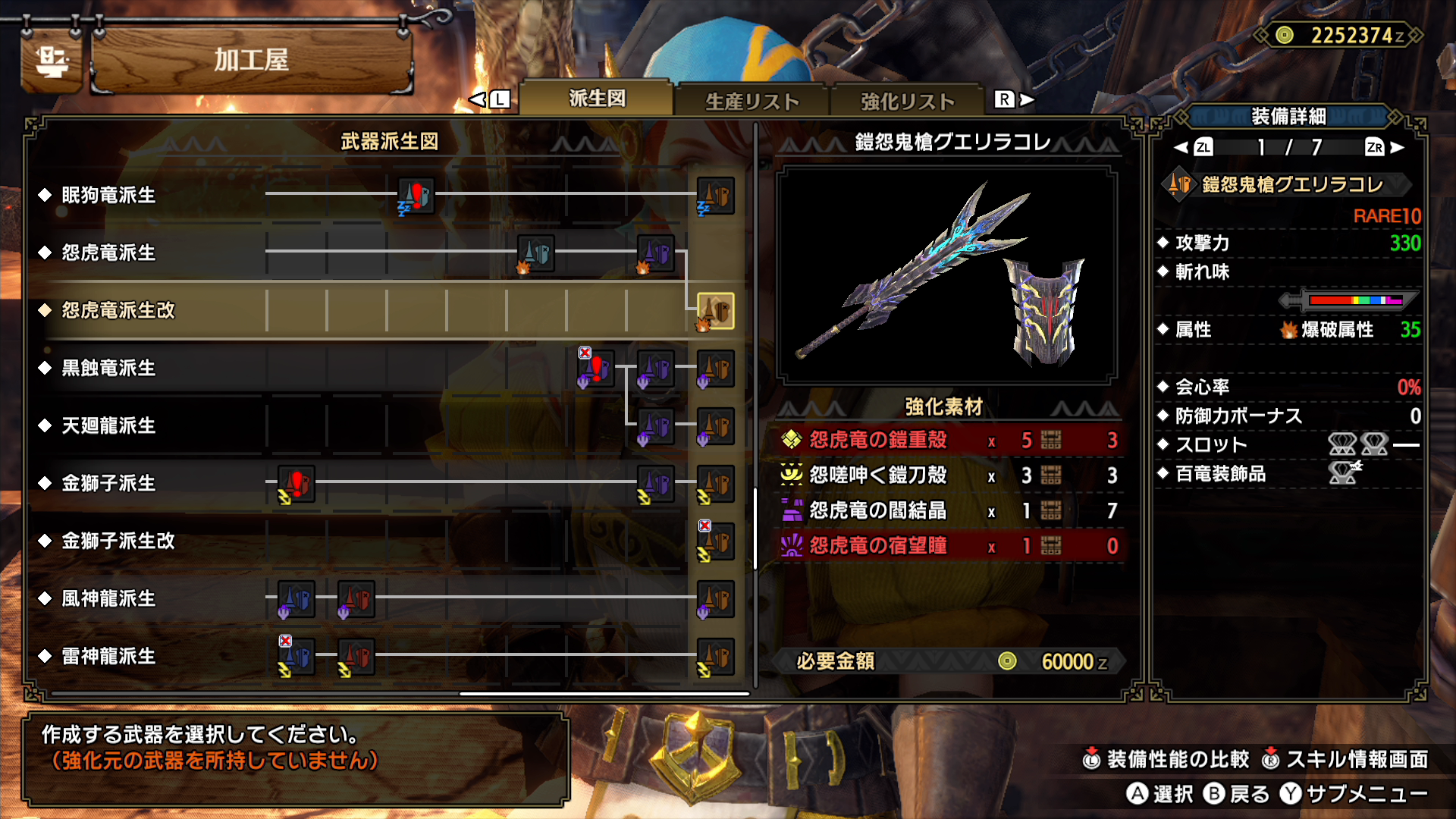Choose the 怨虎竜派生改 row label
Screen dimensions: 1456x819
118,310
